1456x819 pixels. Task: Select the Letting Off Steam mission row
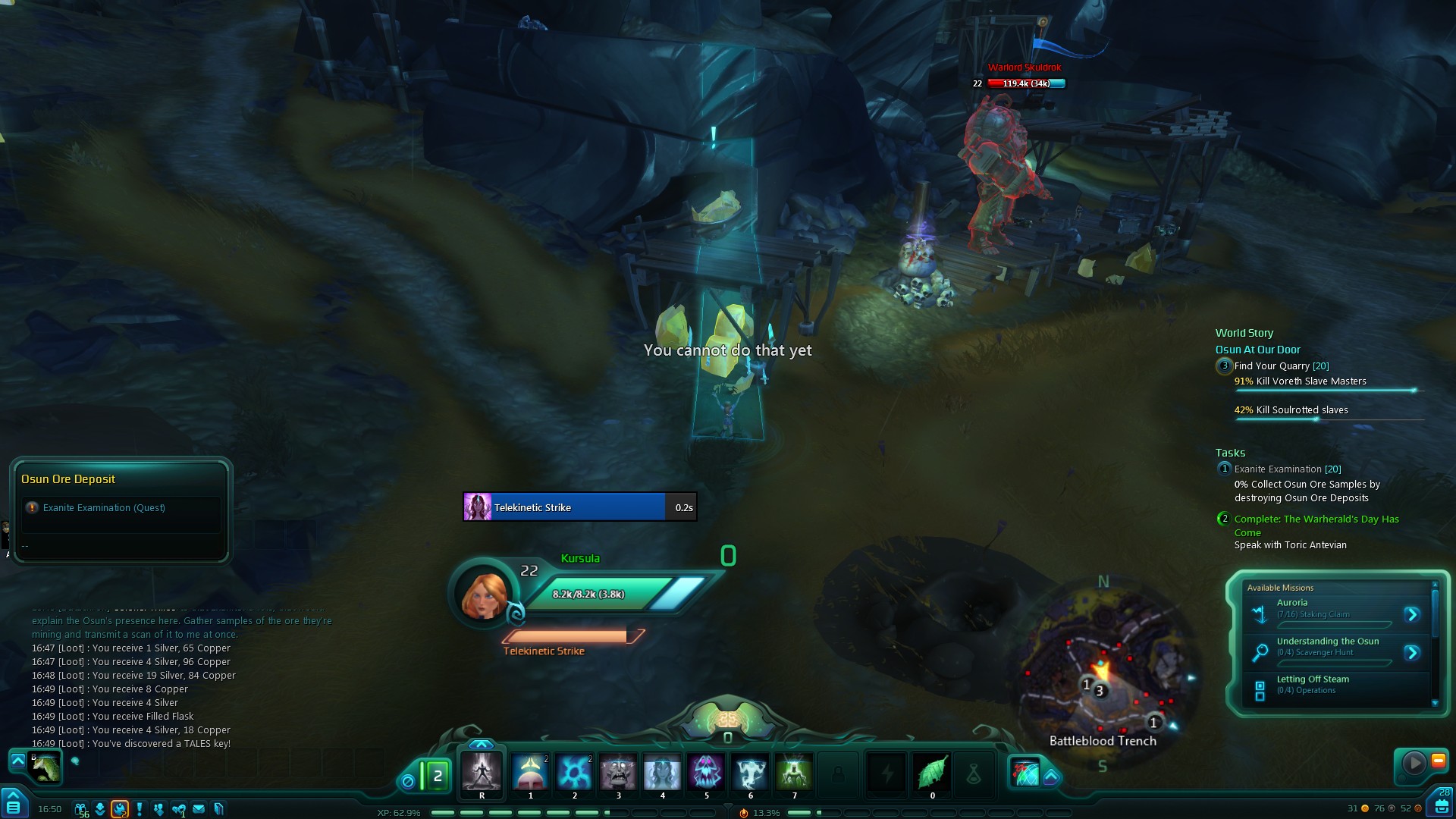click(1335, 685)
